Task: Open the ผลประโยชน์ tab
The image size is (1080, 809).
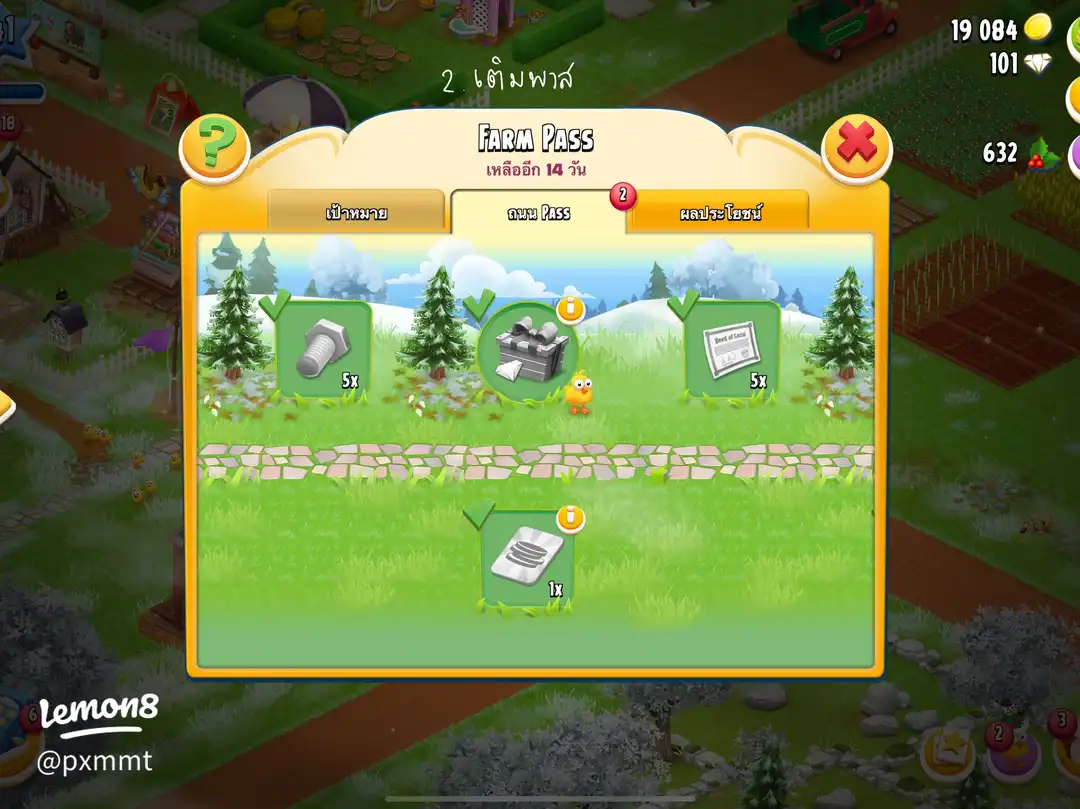Action: pos(720,213)
